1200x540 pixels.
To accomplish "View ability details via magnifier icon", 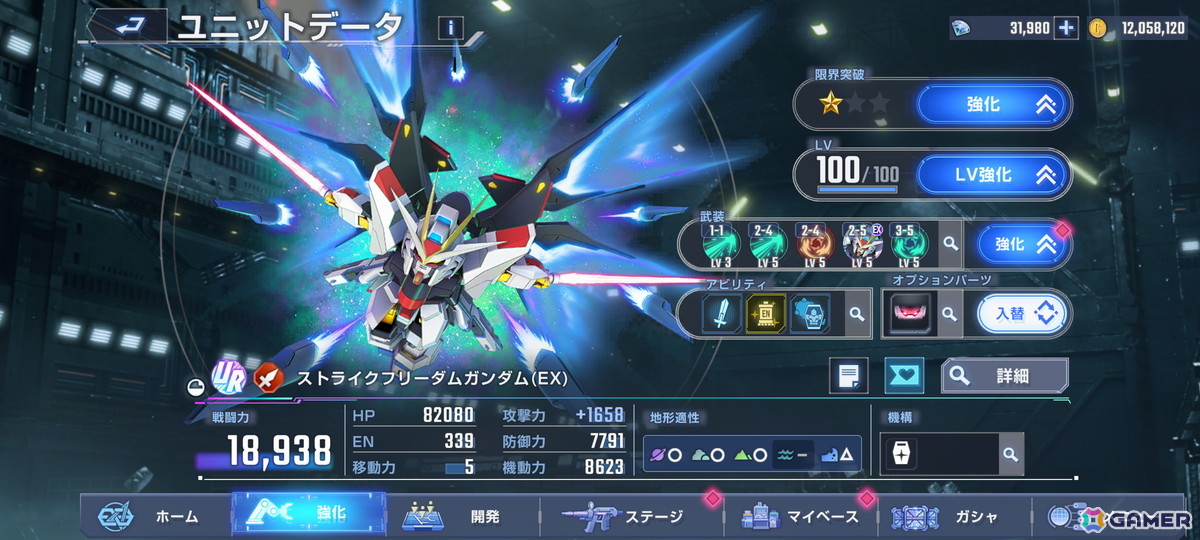I will [x=856, y=314].
